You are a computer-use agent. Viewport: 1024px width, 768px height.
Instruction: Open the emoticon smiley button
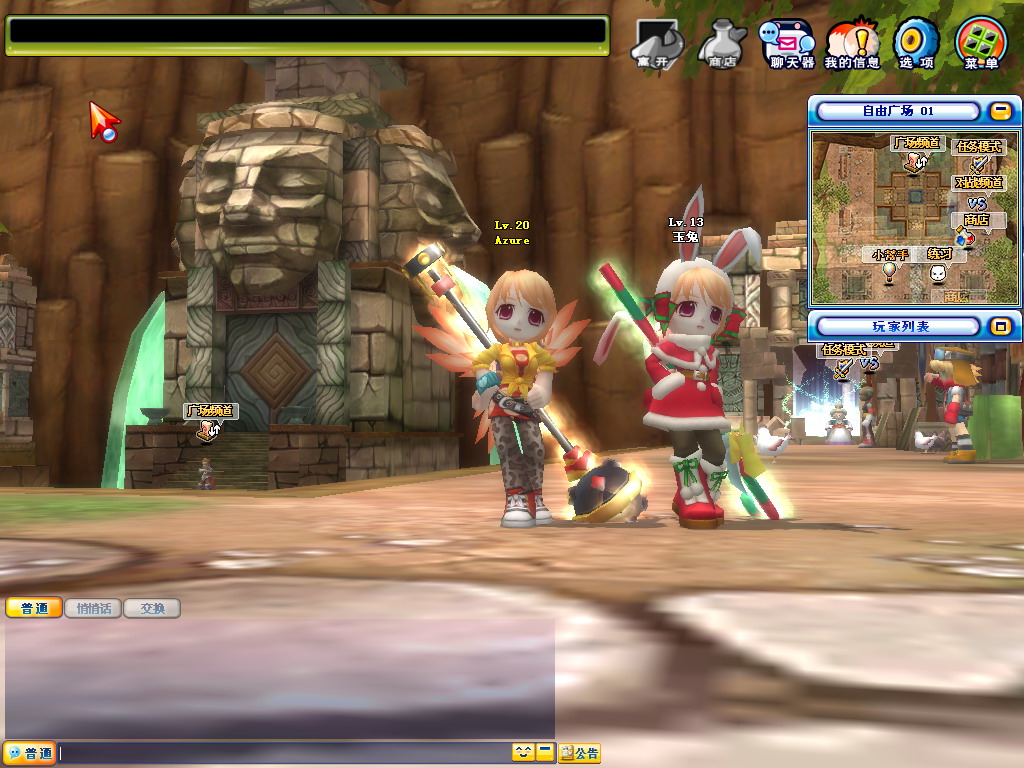523,753
